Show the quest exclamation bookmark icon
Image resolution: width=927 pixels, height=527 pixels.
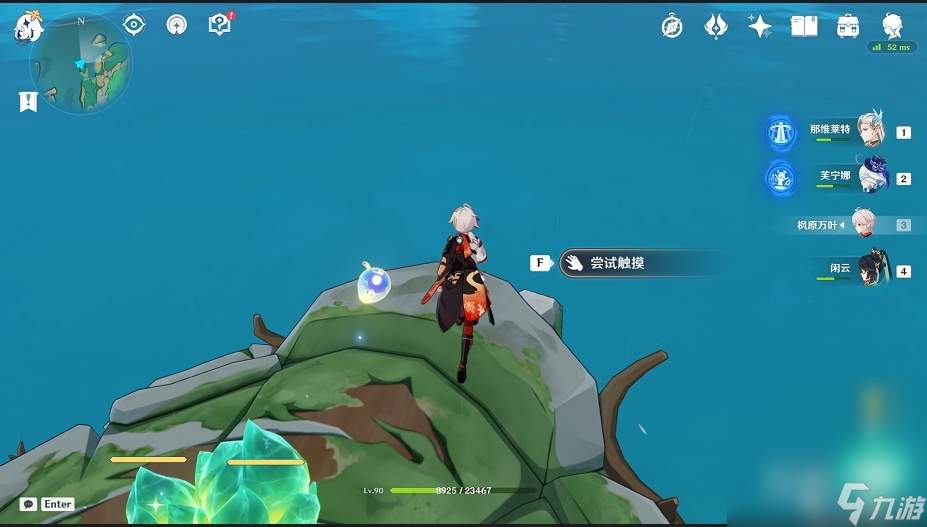tap(27, 101)
